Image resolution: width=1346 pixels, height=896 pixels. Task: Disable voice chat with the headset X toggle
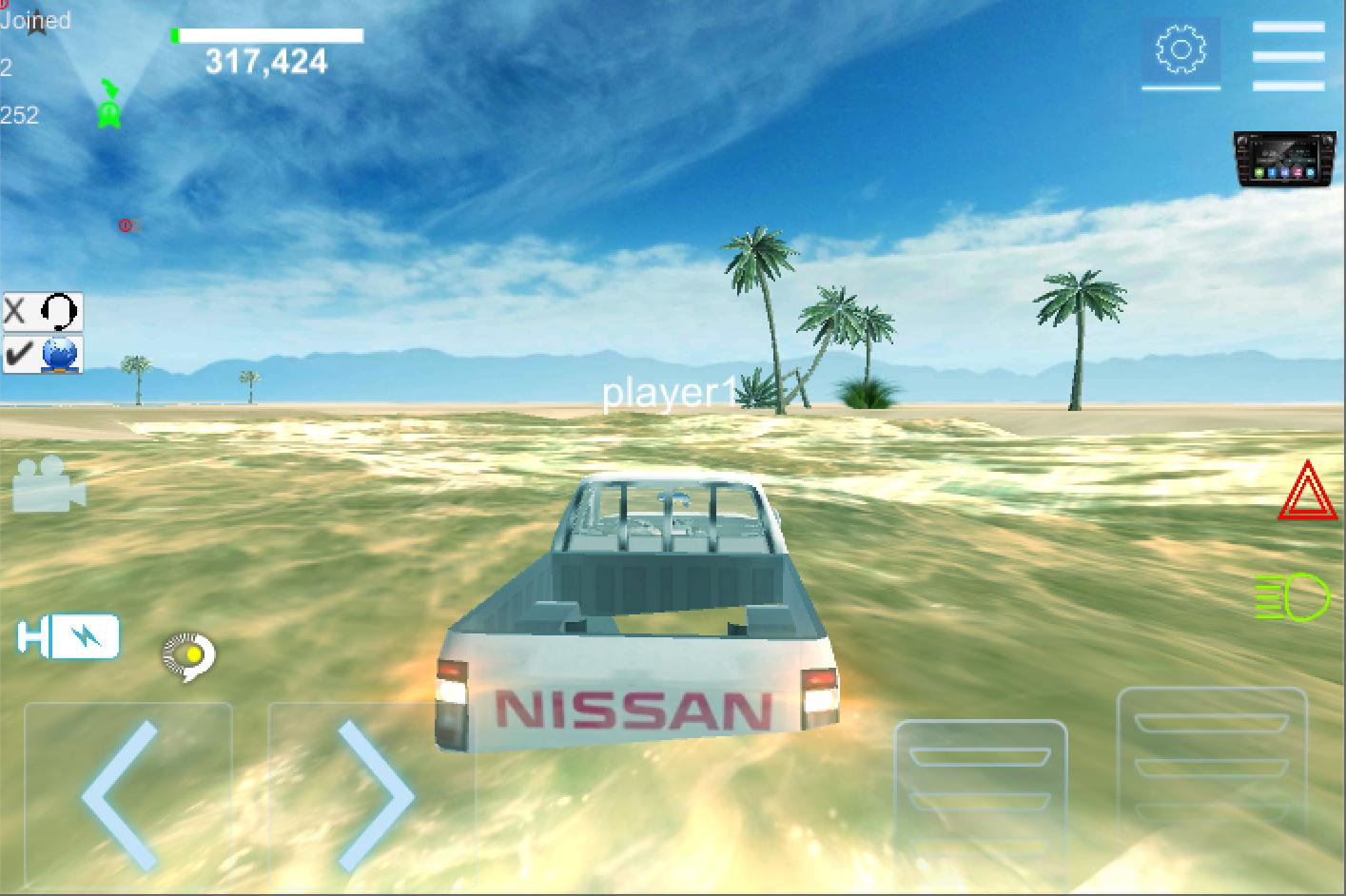pyautogui.click(x=41, y=310)
